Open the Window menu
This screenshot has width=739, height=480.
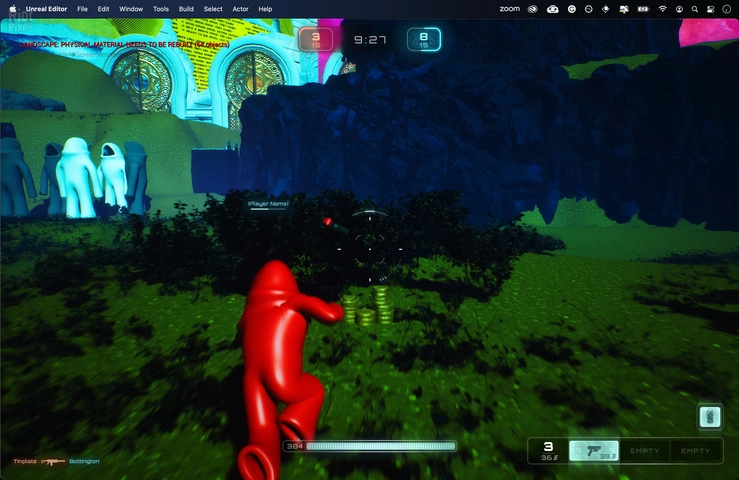pos(131,8)
